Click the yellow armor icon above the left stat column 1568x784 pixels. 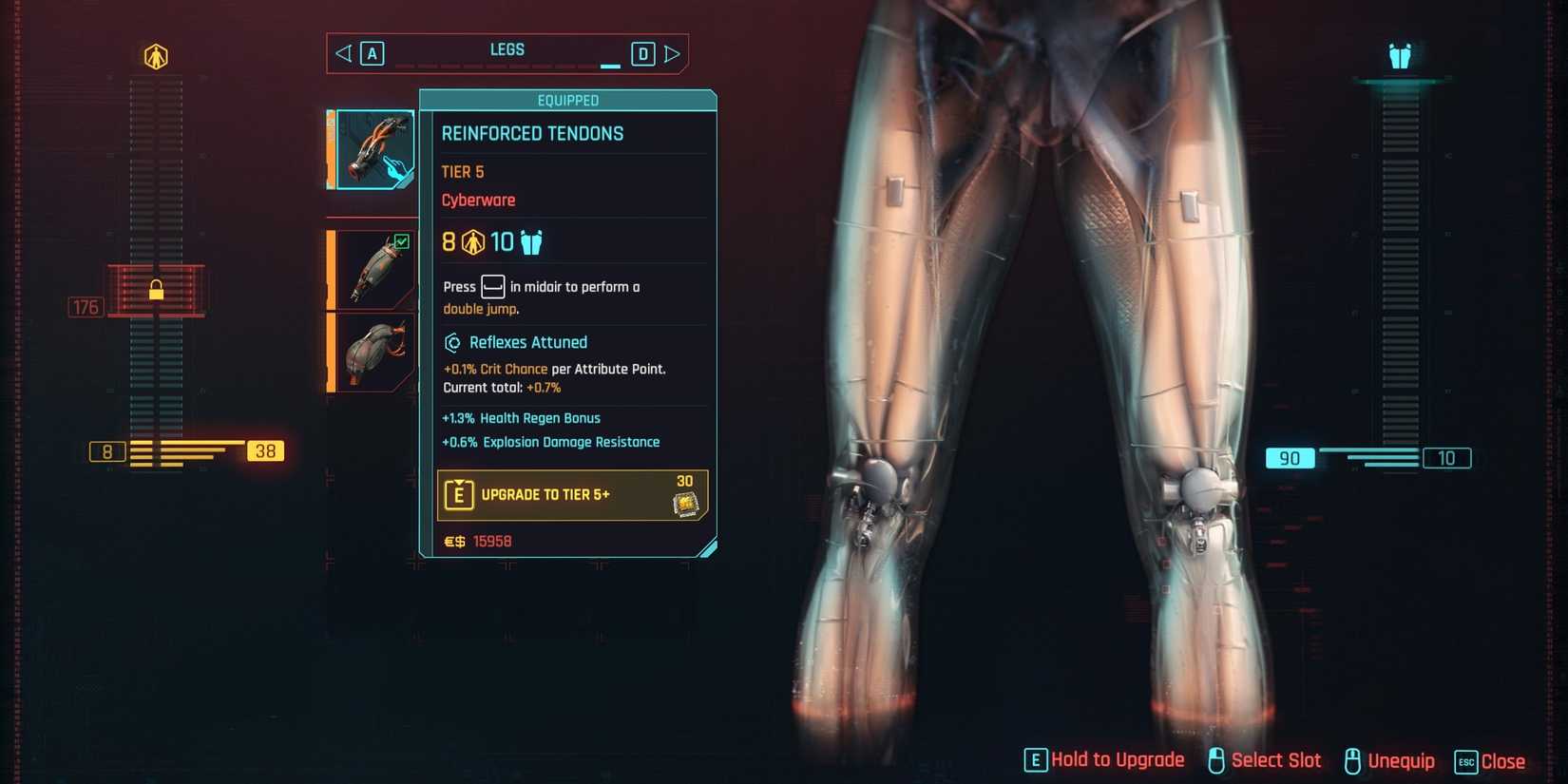tap(155, 54)
